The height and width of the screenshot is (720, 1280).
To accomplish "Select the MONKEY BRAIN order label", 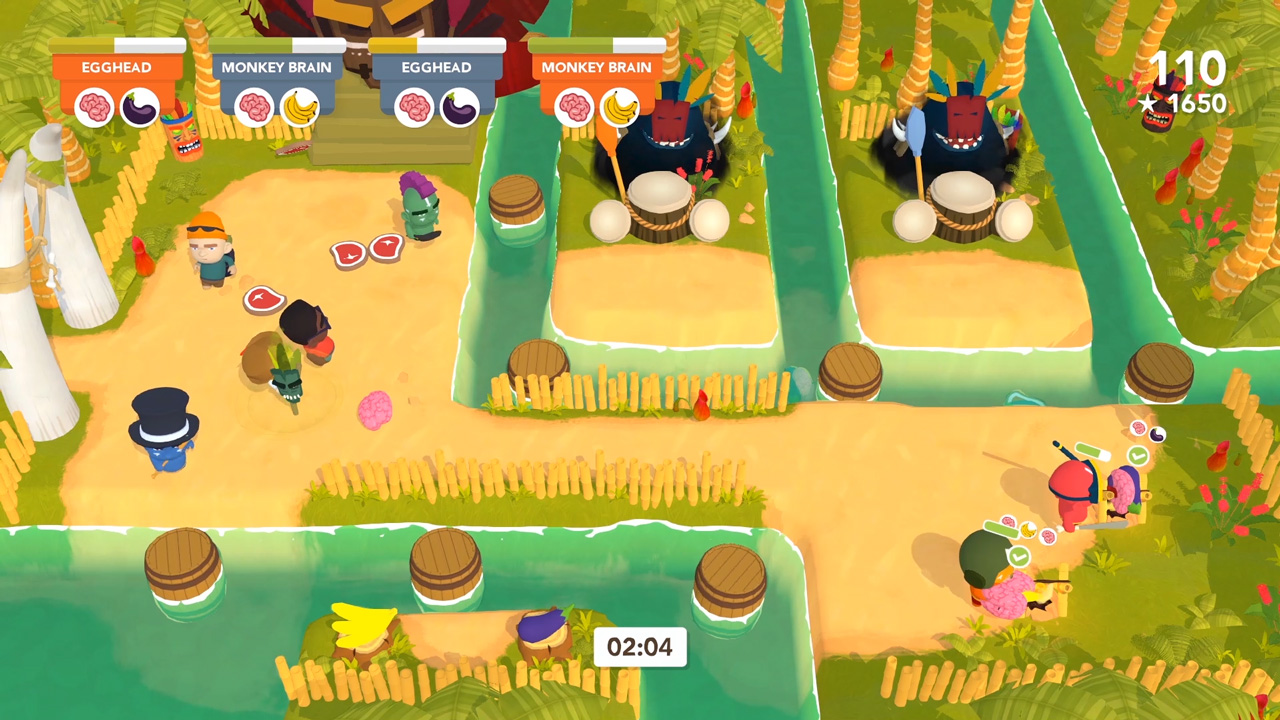I will point(277,67).
